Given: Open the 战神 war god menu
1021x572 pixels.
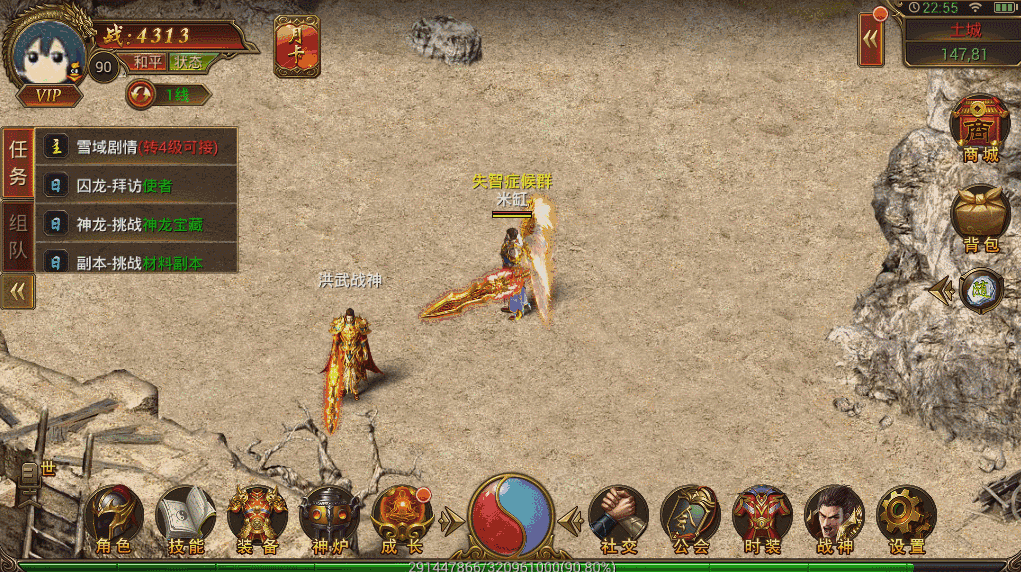Looking at the screenshot, I should tap(834, 517).
